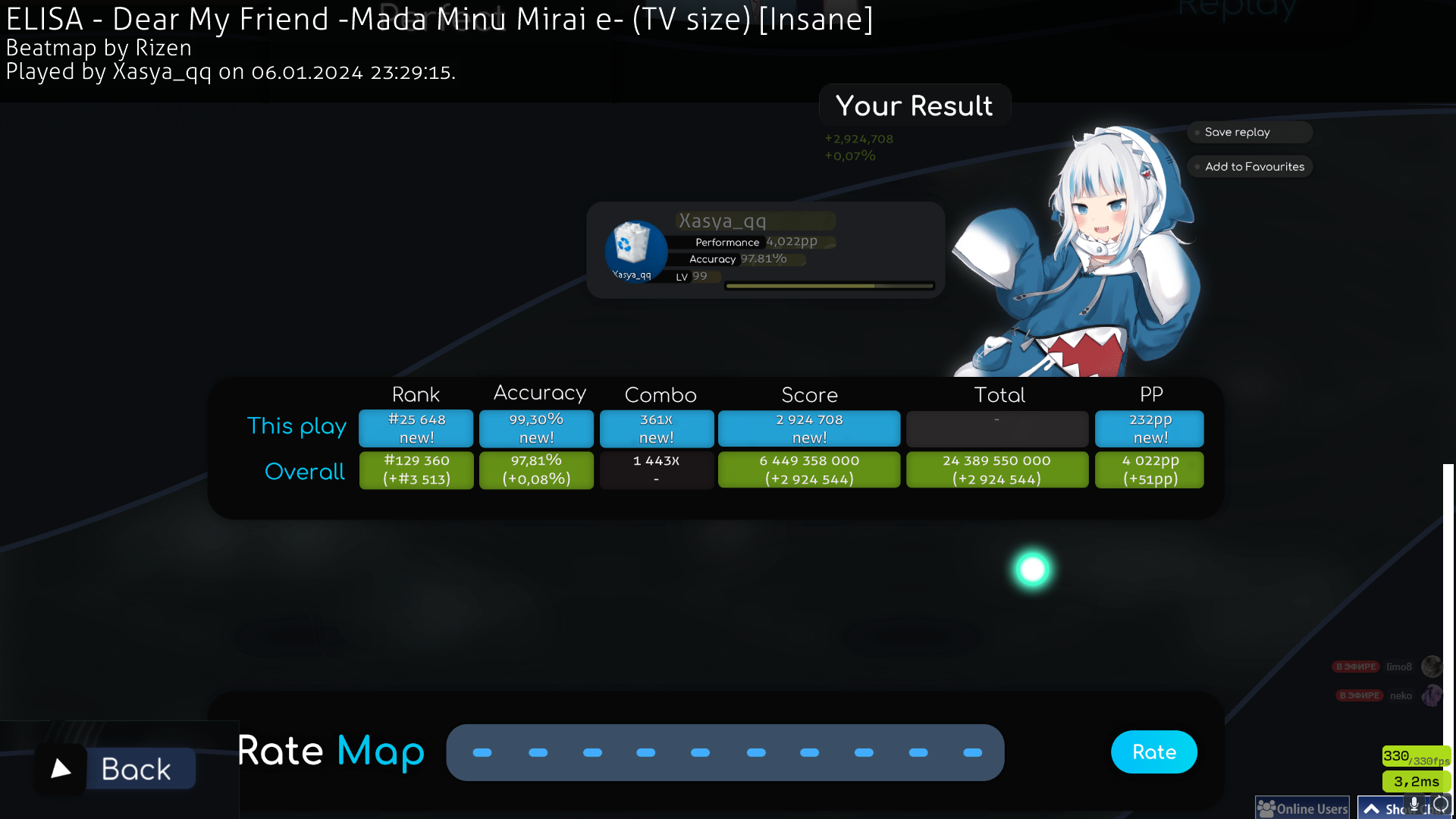Screen dimensions: 1456x819
Task: Open the Online Users list
Action: [x=1303, y=808]
